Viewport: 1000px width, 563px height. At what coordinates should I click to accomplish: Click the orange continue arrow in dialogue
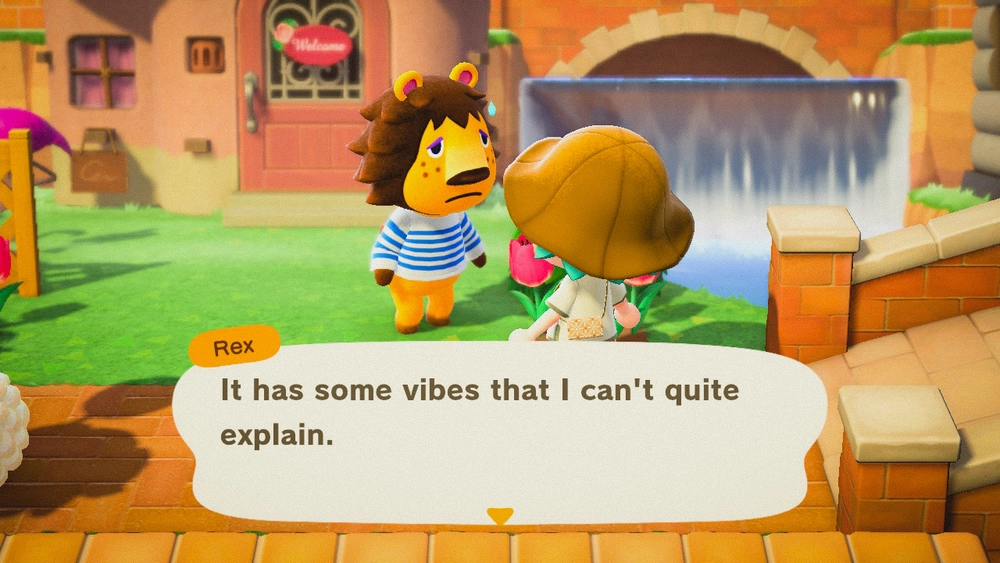[499, 516]
